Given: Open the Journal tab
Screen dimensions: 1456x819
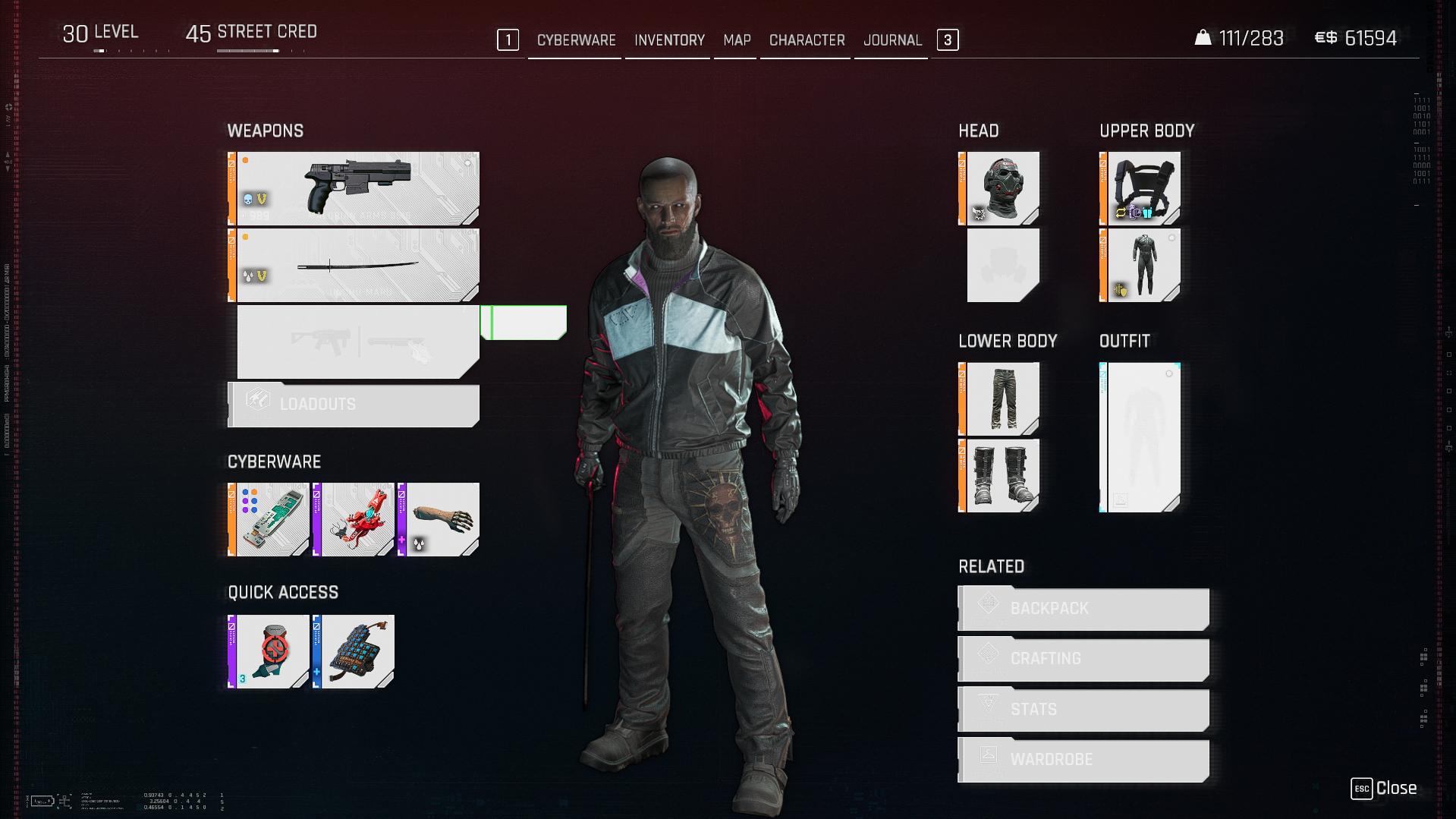Looking at the screenshot, I should [x=892, y=40].
